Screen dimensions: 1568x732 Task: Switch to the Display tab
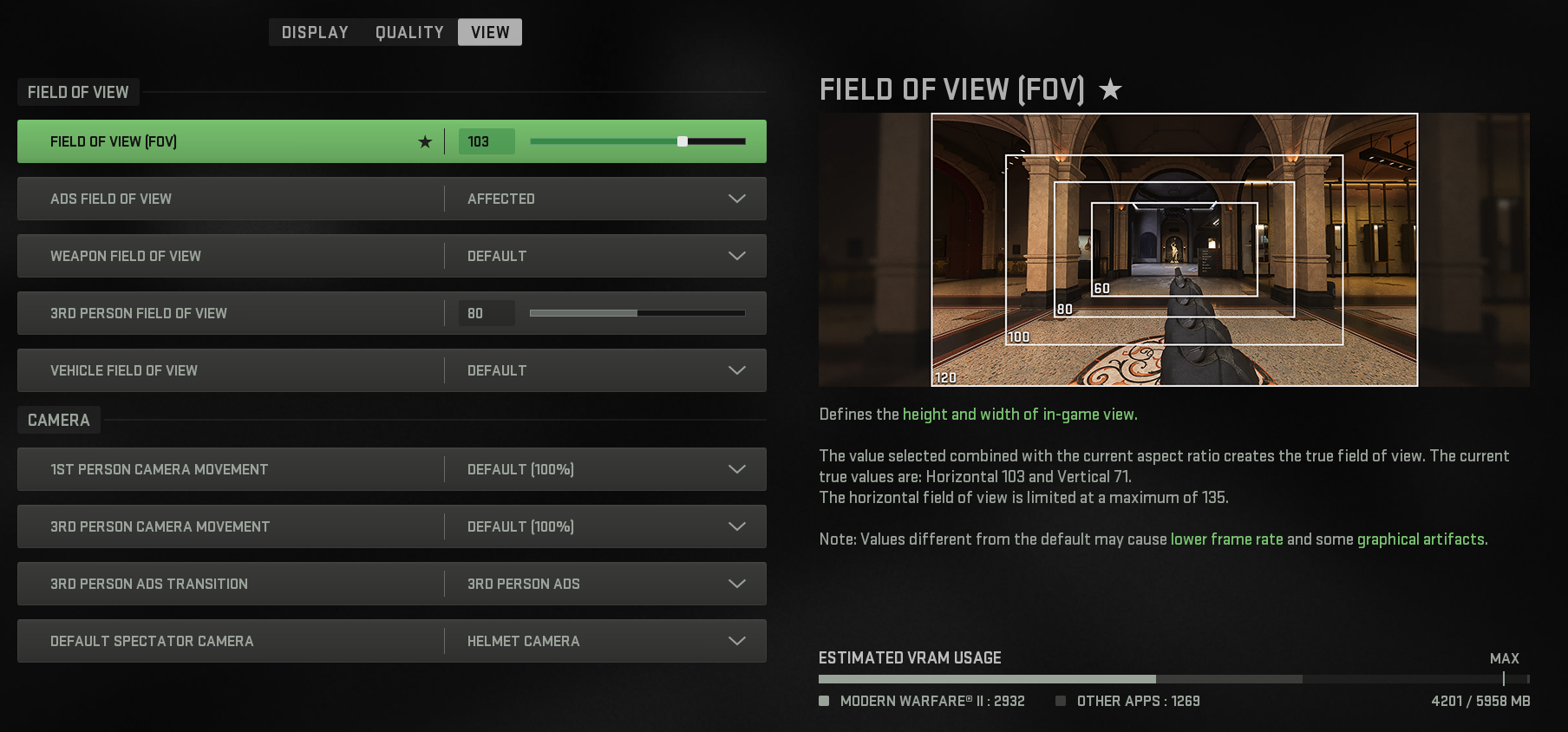click(x=313, y=32)
